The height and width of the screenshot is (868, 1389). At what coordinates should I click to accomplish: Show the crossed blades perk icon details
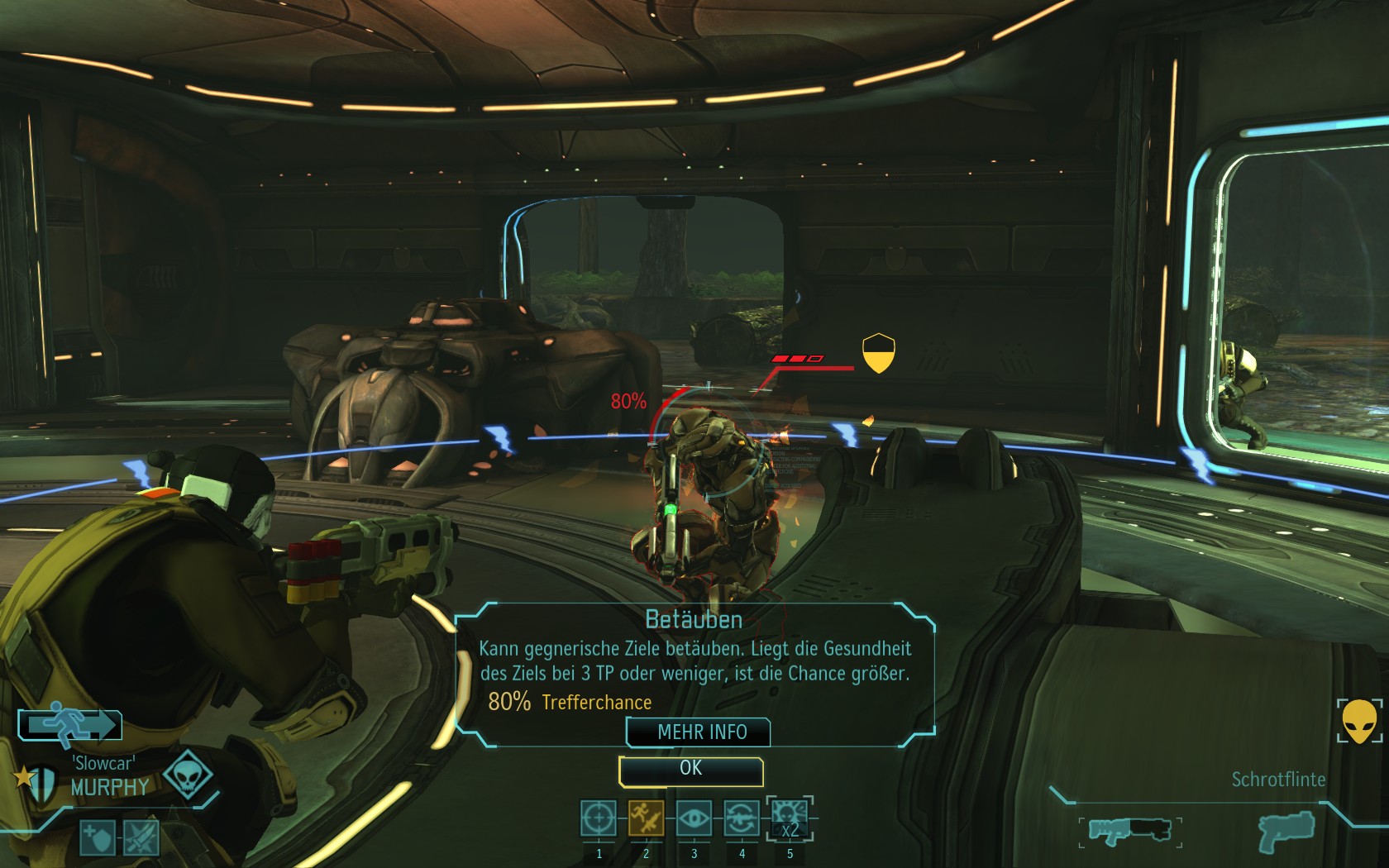pos(141,838)
